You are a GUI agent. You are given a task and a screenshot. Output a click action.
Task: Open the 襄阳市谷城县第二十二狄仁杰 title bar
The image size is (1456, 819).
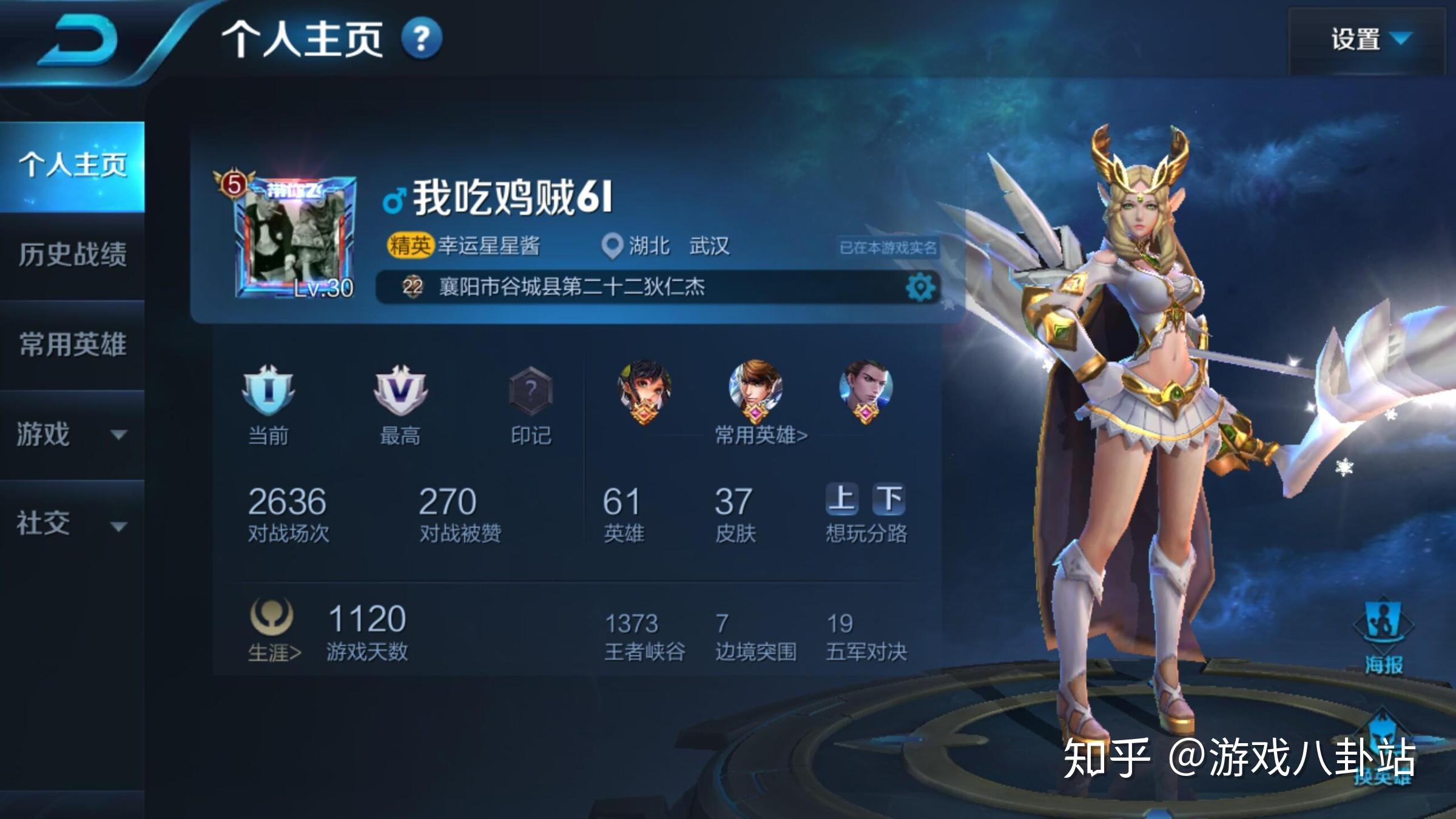tap(637, 287)
